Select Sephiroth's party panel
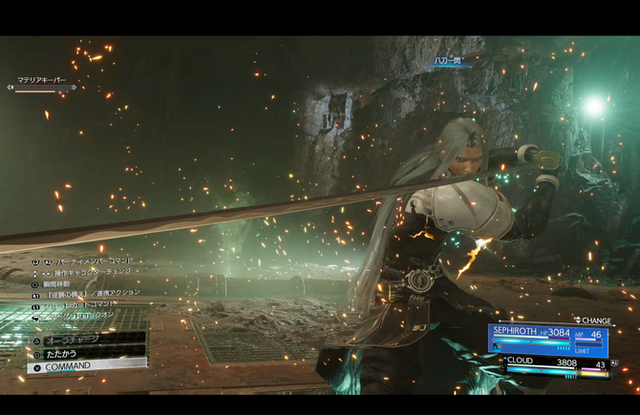 (x=548, y=338)
